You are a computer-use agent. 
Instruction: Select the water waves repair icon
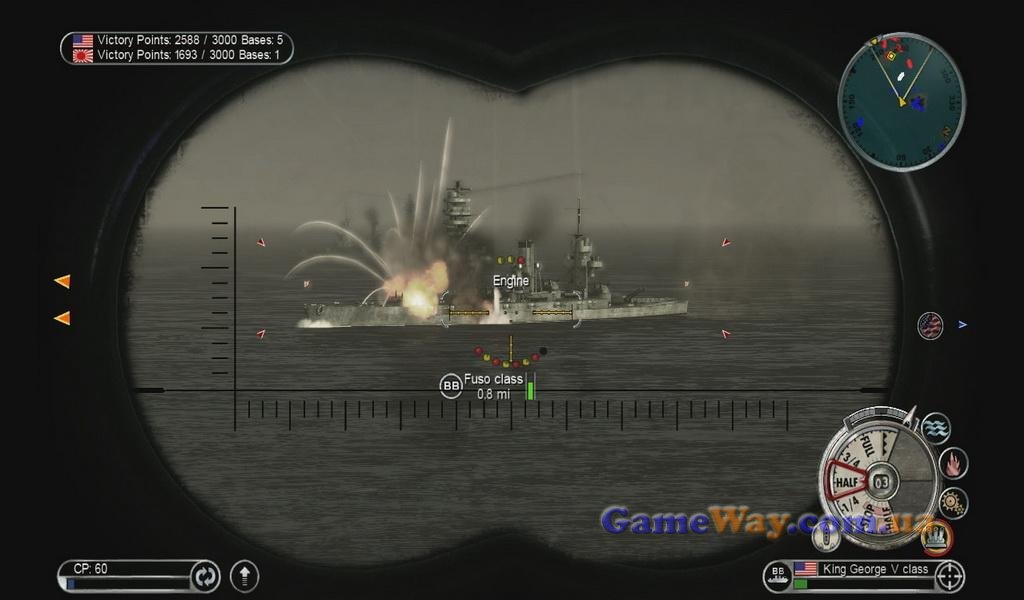pyautogui.click(x=936, y=428)
